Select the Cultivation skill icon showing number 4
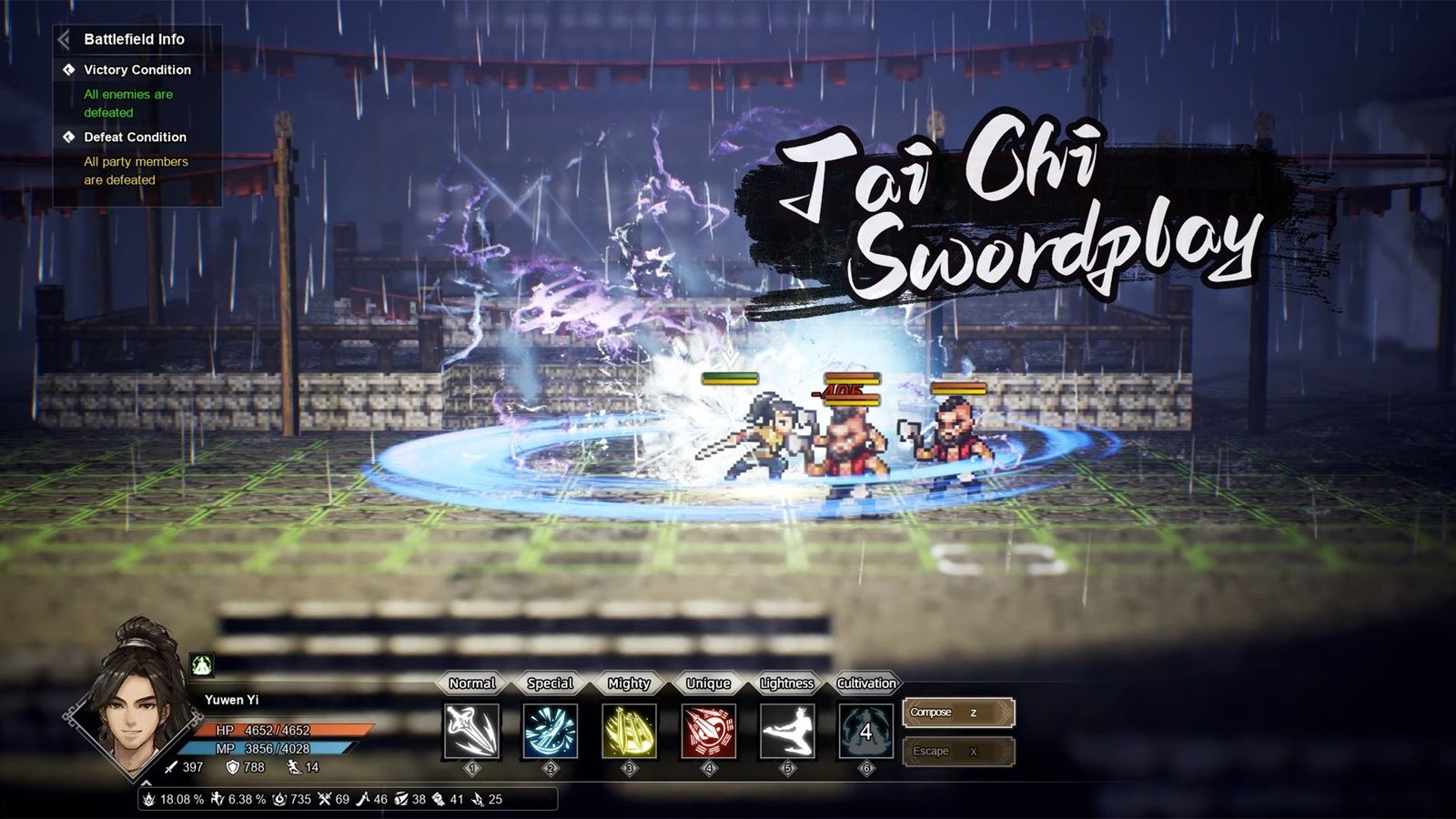1456x819 pixels. click(866, 732)
